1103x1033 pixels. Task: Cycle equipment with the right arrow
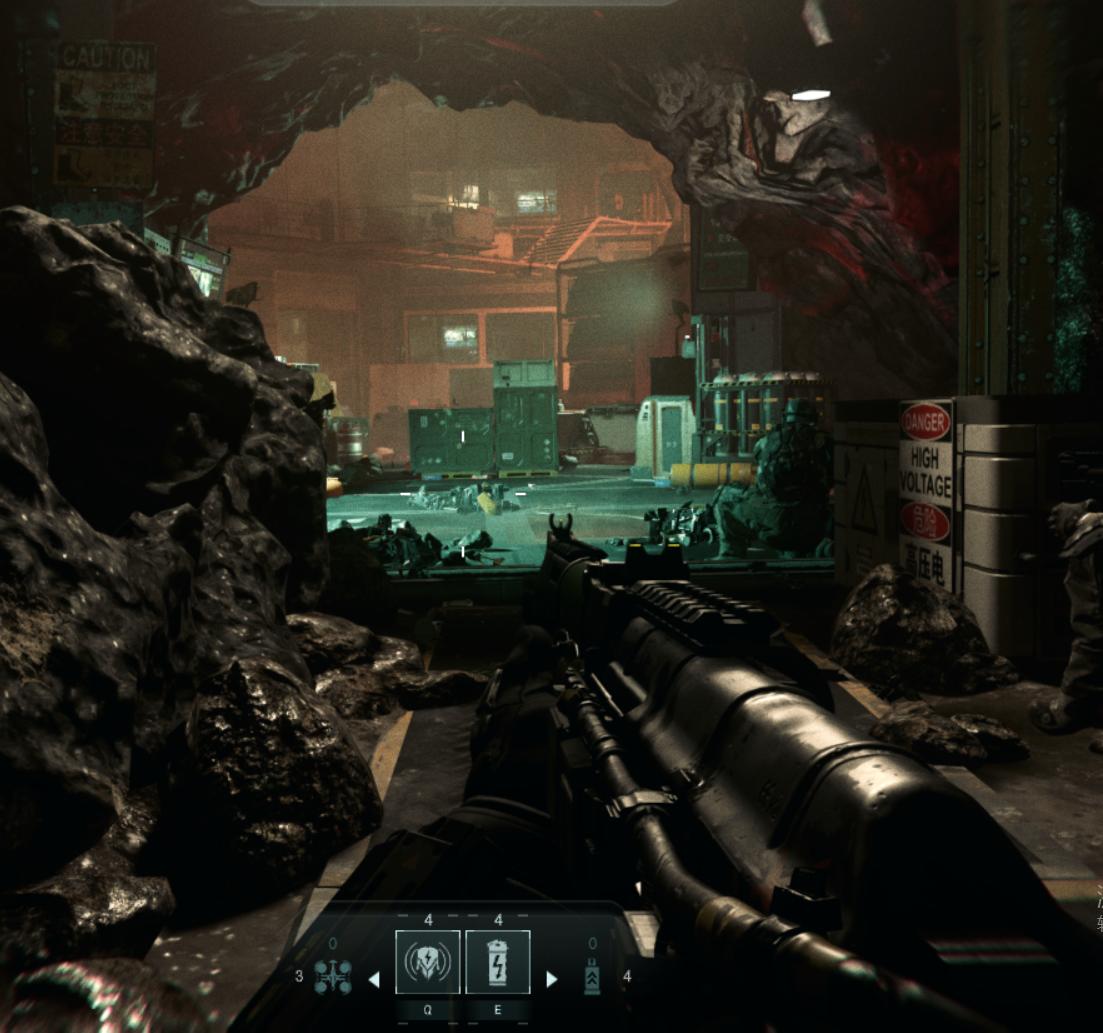[x=551, y=980]
